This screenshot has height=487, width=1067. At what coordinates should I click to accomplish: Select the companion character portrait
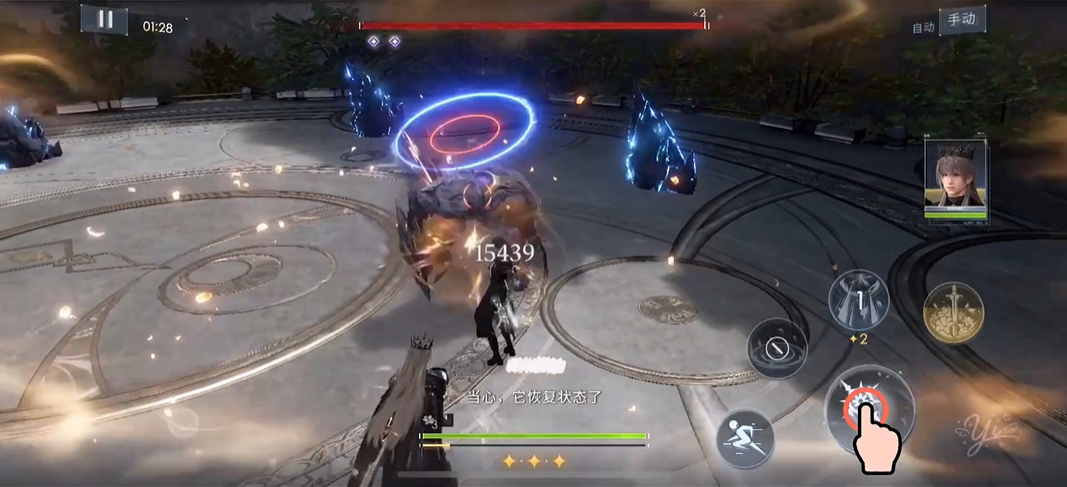point(955,177)
